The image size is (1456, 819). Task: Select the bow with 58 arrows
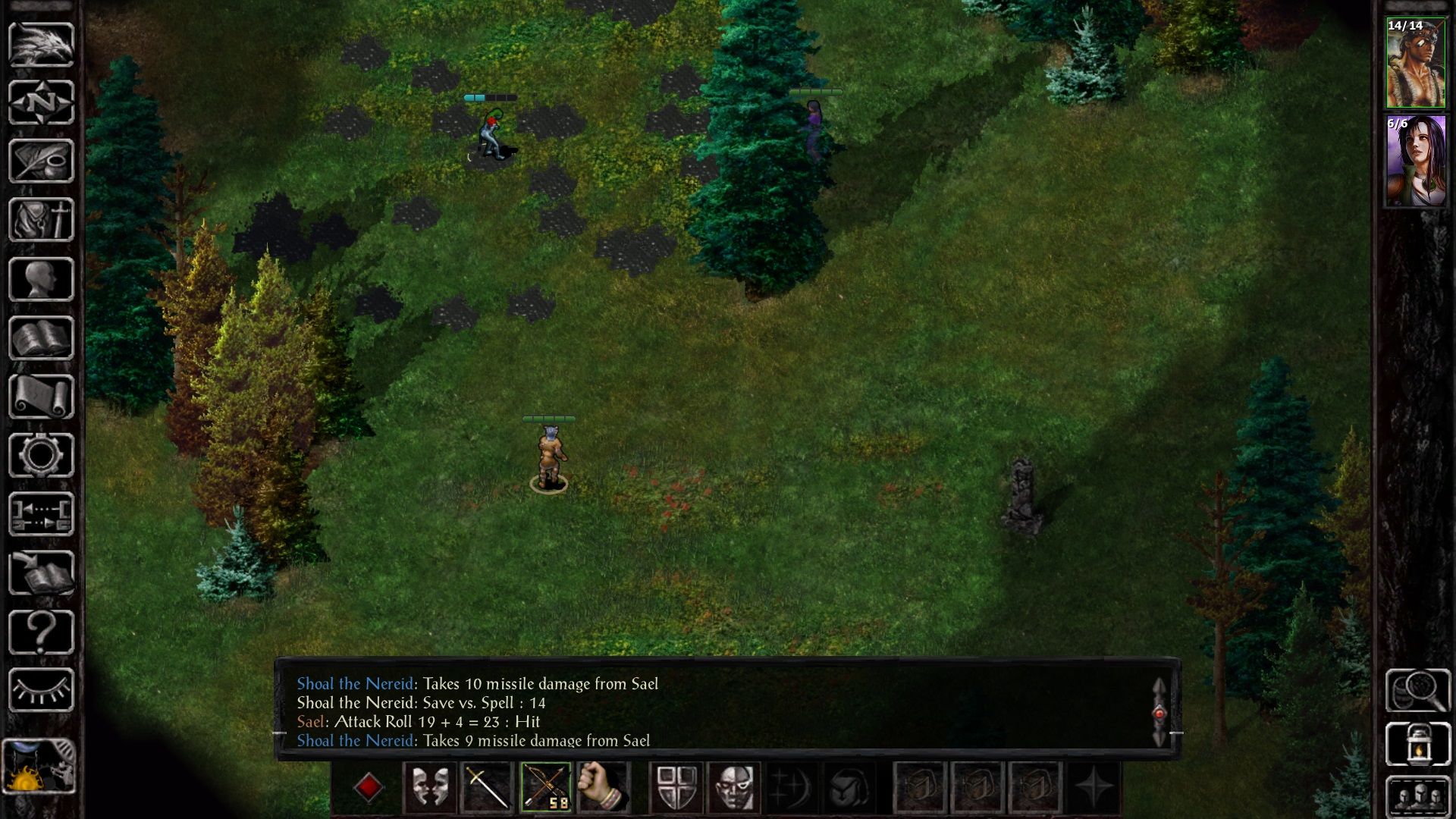click(x=546, y=787)
